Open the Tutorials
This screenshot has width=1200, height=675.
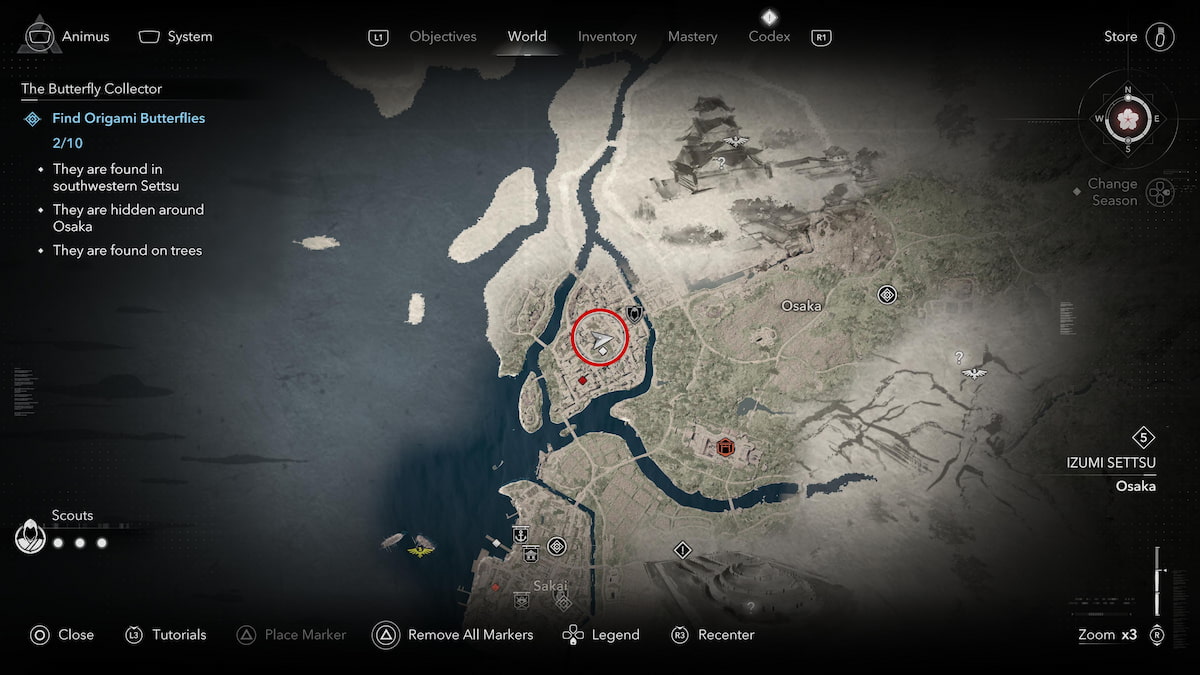coord(165,635)
